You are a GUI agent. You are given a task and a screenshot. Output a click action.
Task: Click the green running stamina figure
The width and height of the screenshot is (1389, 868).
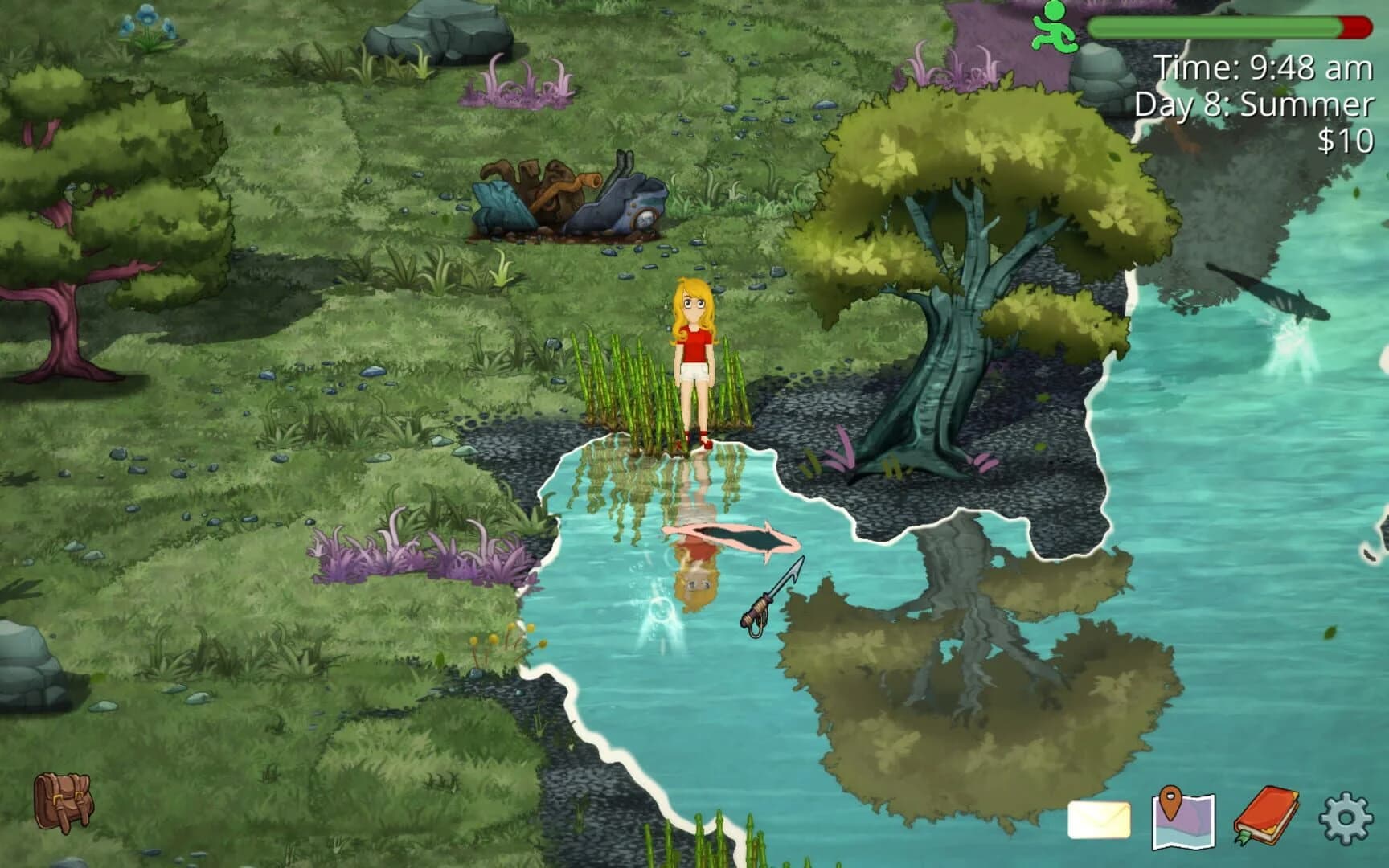[x=1054, y=27]
